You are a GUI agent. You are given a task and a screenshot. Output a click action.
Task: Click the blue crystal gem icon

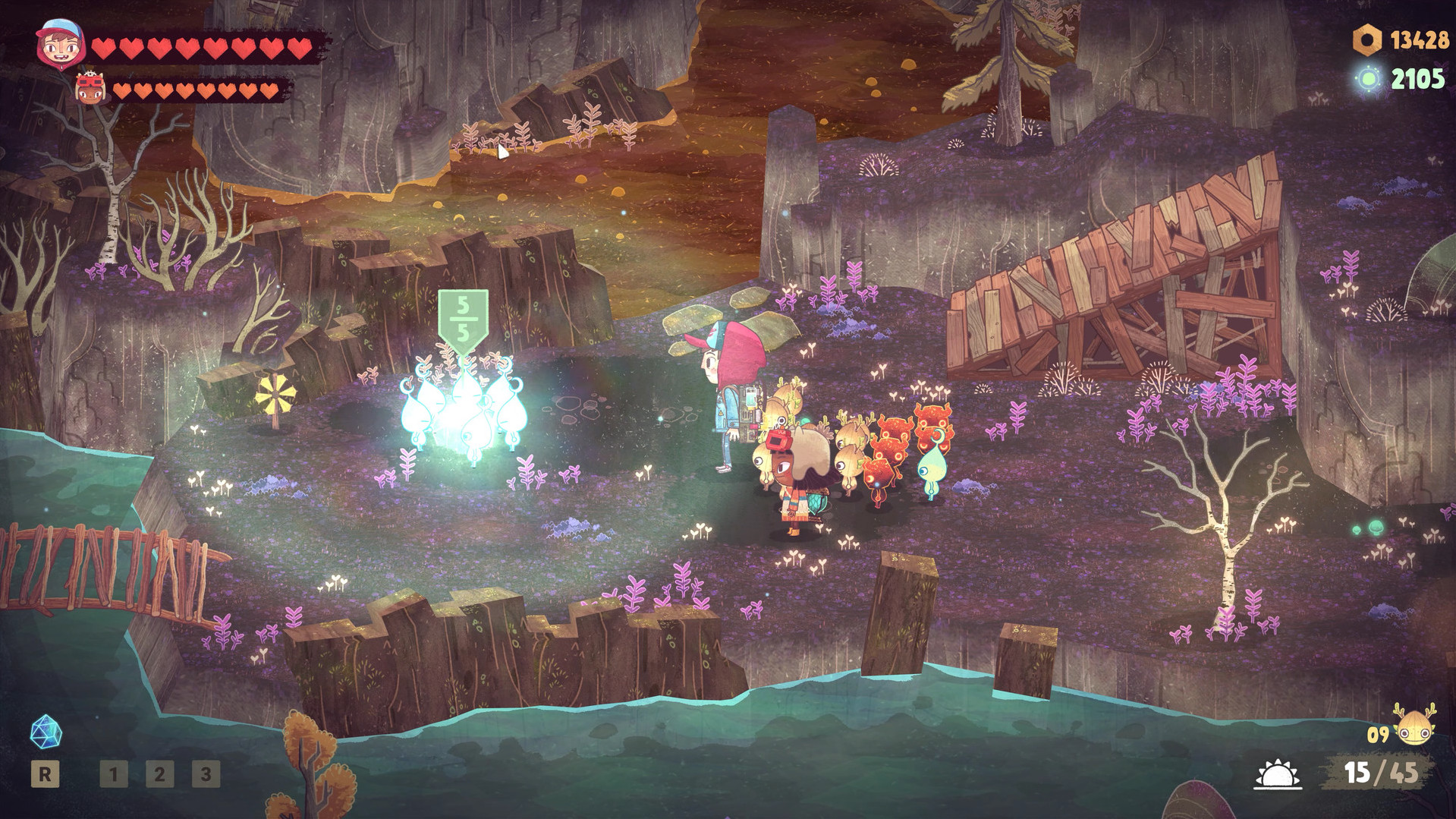(46, 731)
